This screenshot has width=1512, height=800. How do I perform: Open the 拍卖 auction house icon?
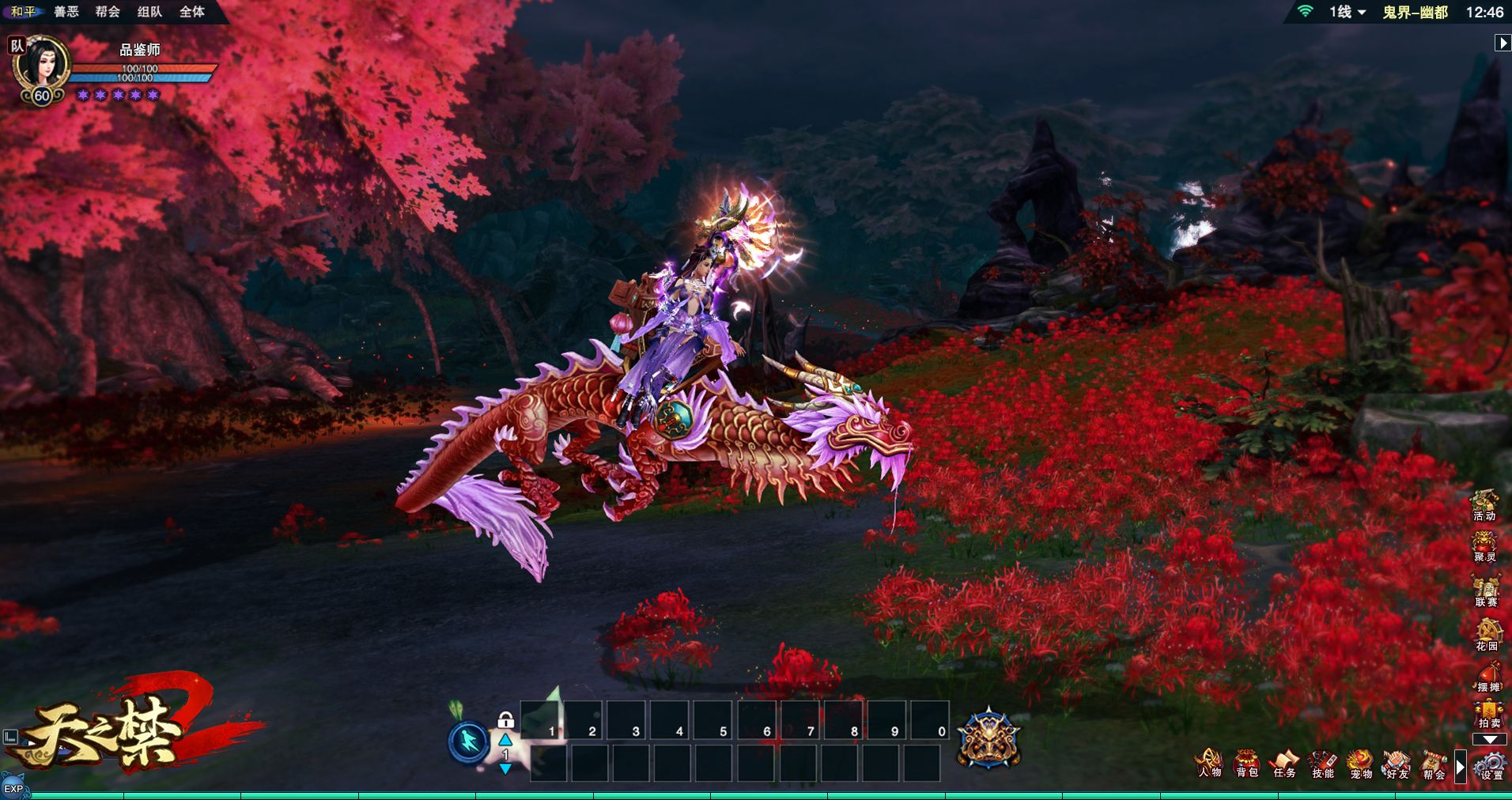(1489, 715)
